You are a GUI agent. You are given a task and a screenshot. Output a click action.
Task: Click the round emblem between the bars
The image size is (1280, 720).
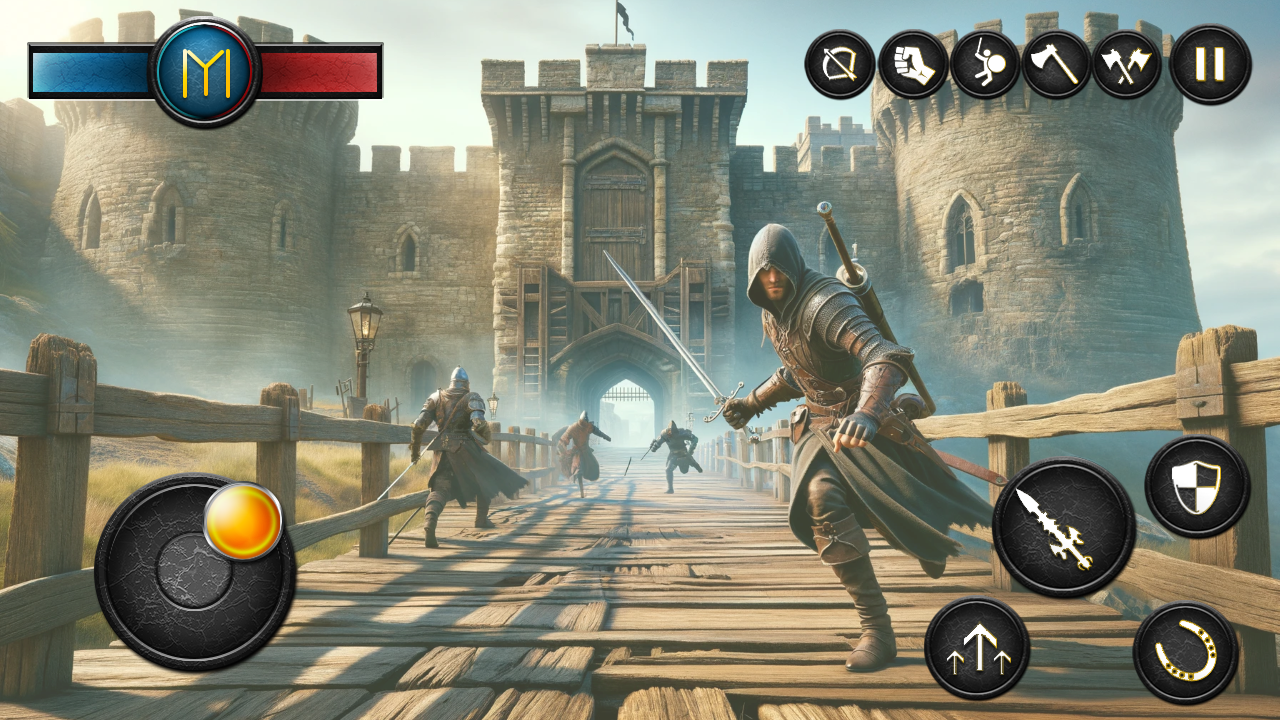tap(205, 71)
